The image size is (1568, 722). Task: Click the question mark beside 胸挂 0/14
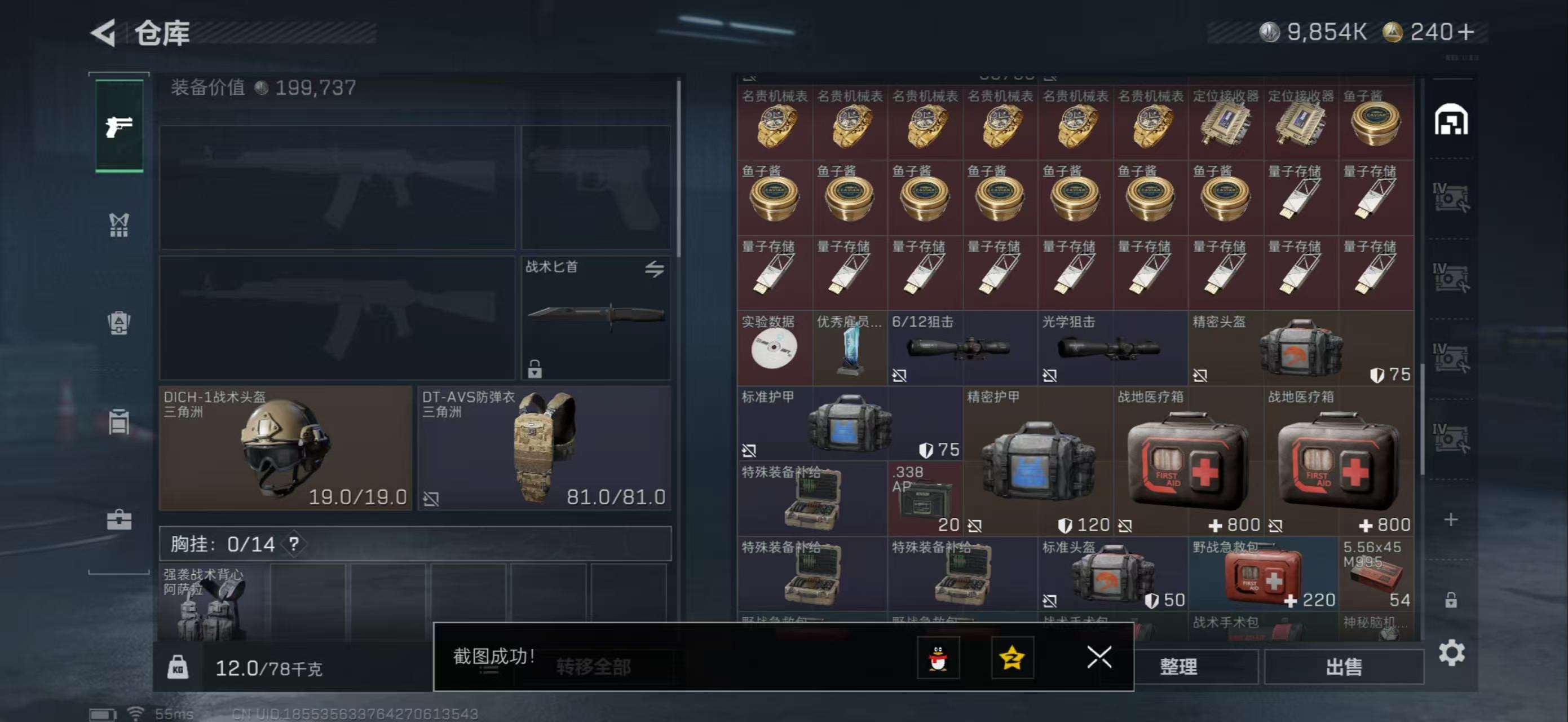(x=295, y=545)
